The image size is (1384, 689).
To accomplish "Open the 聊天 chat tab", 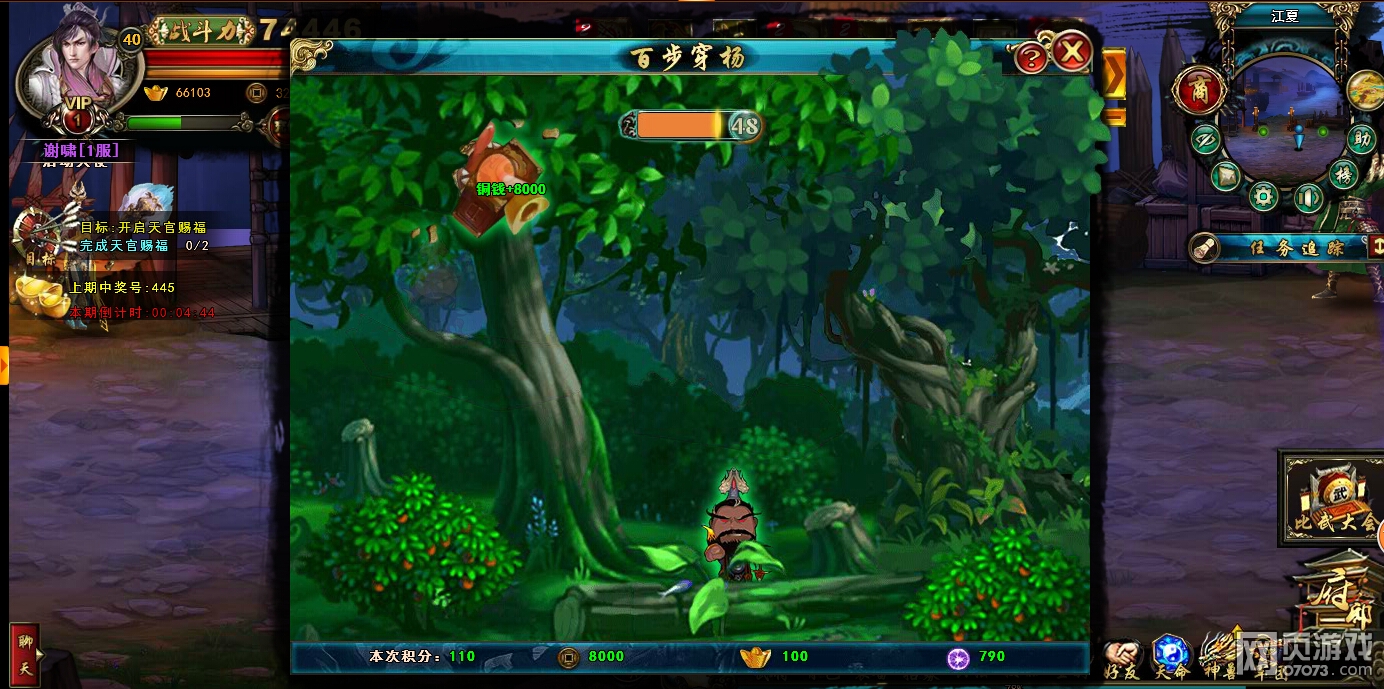I will [x=24, y=655].
